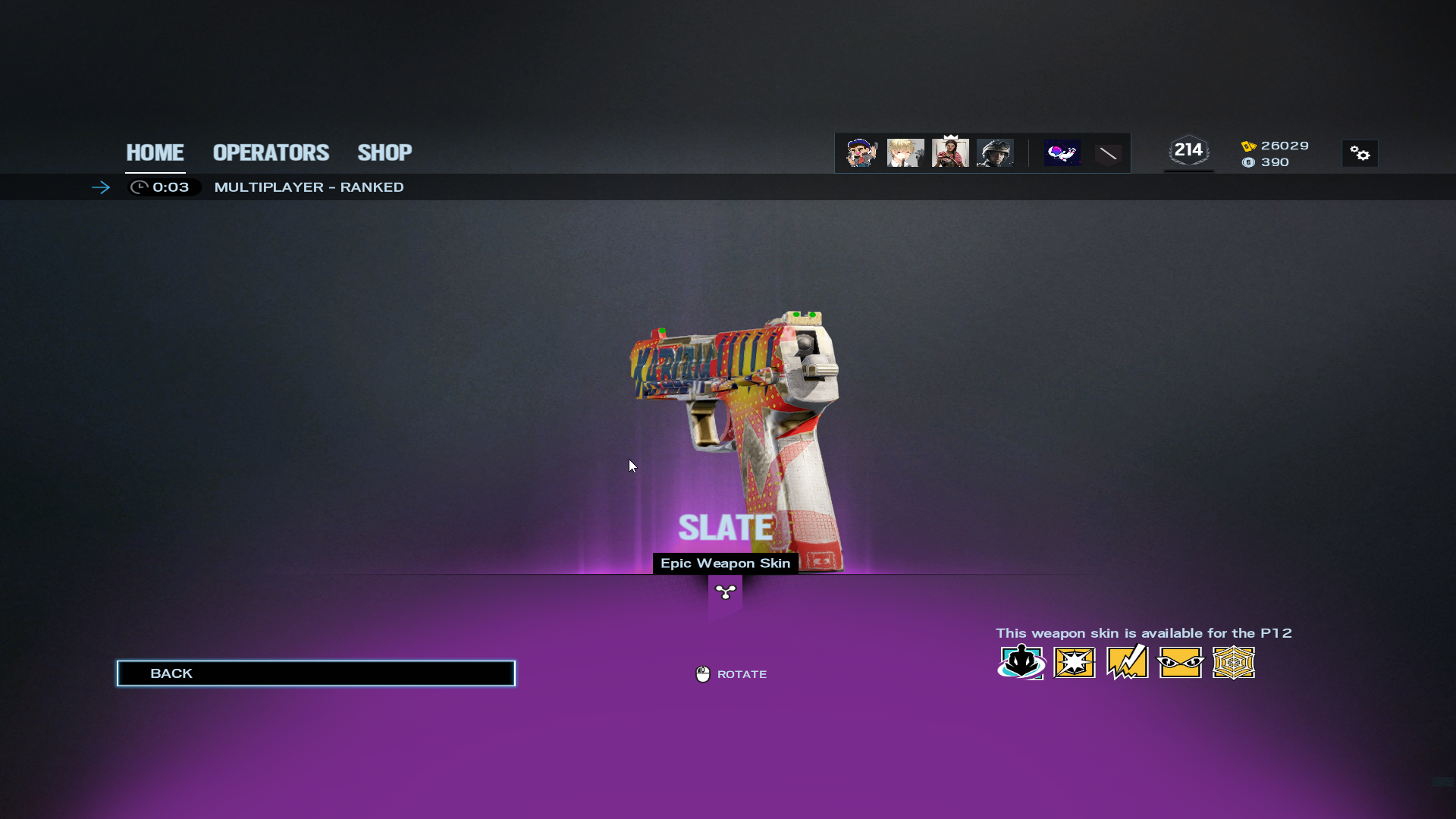Select the cartoon character squad avatar
The image size is (1456, 819).
pos(861,153)
